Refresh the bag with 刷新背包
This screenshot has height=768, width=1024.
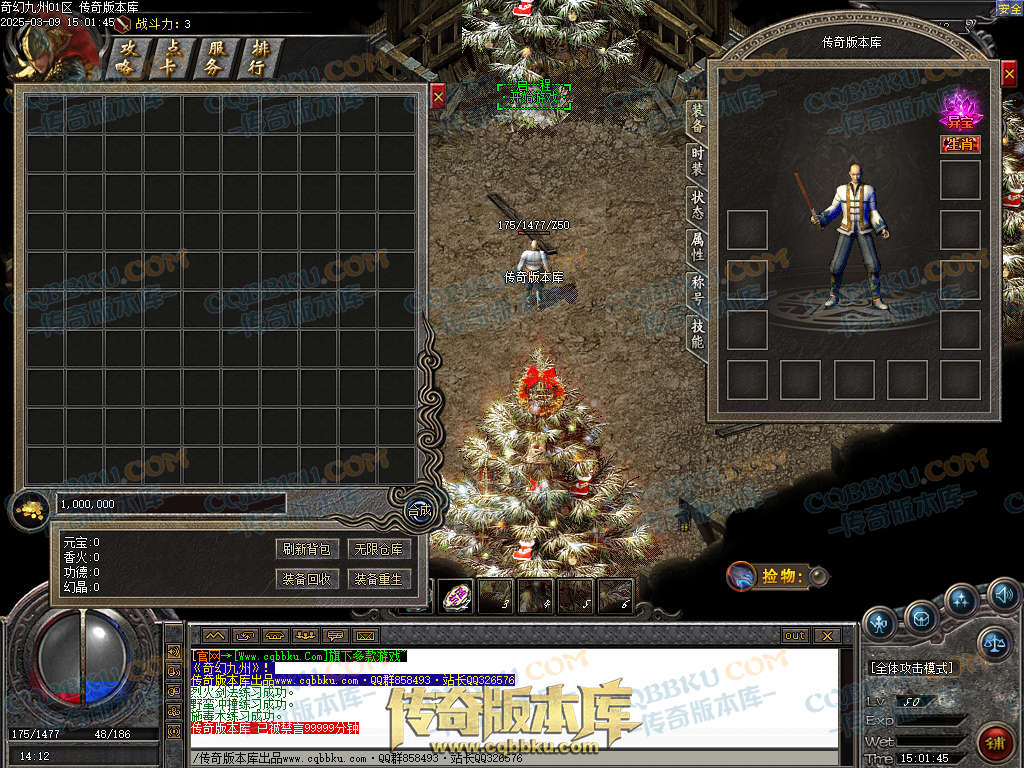(x=307, y=549)
